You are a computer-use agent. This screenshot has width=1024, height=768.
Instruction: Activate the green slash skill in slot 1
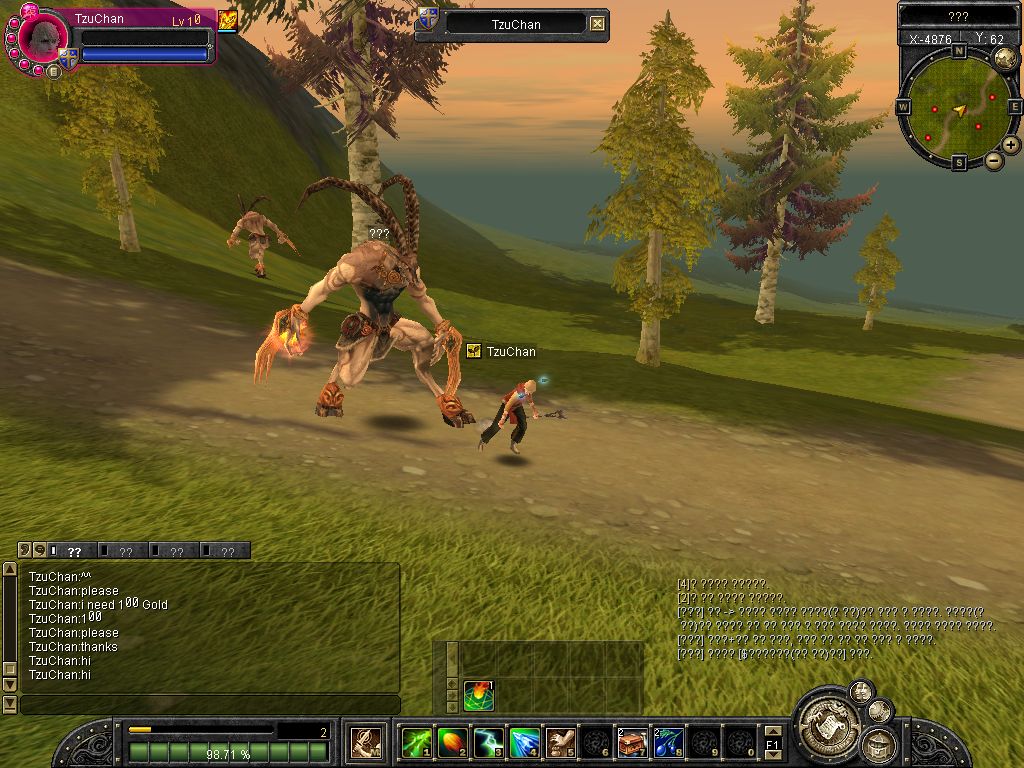coord(416,743)
